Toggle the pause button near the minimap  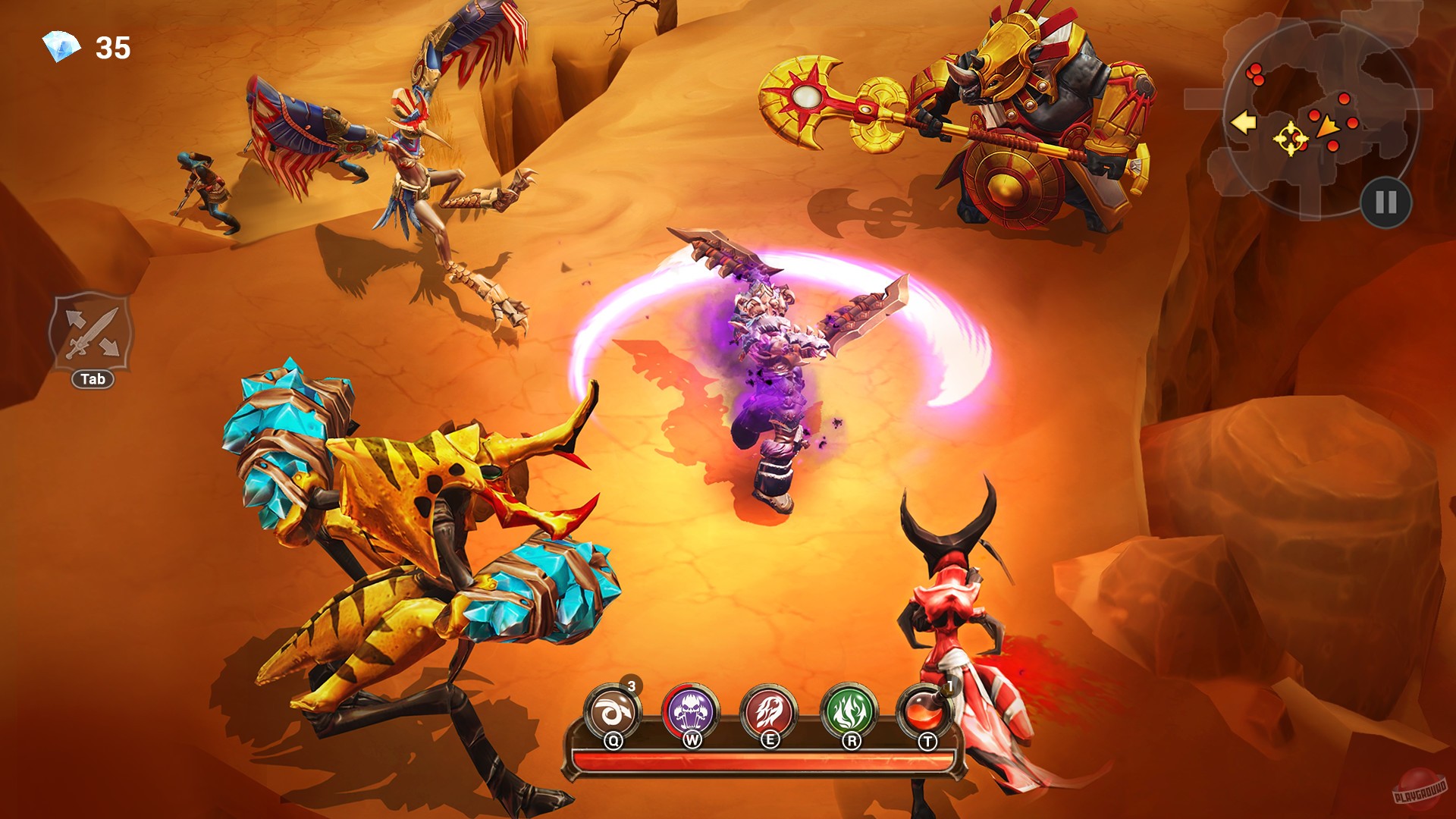point(1386,202)
